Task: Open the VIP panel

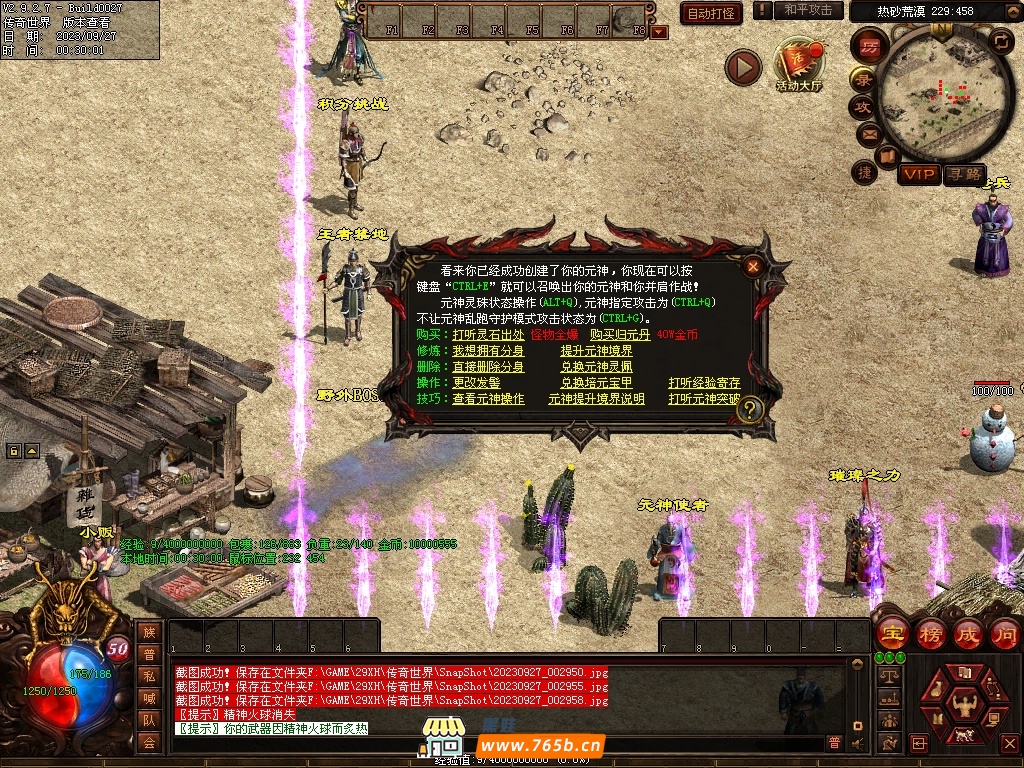Action: click(918, 174)
